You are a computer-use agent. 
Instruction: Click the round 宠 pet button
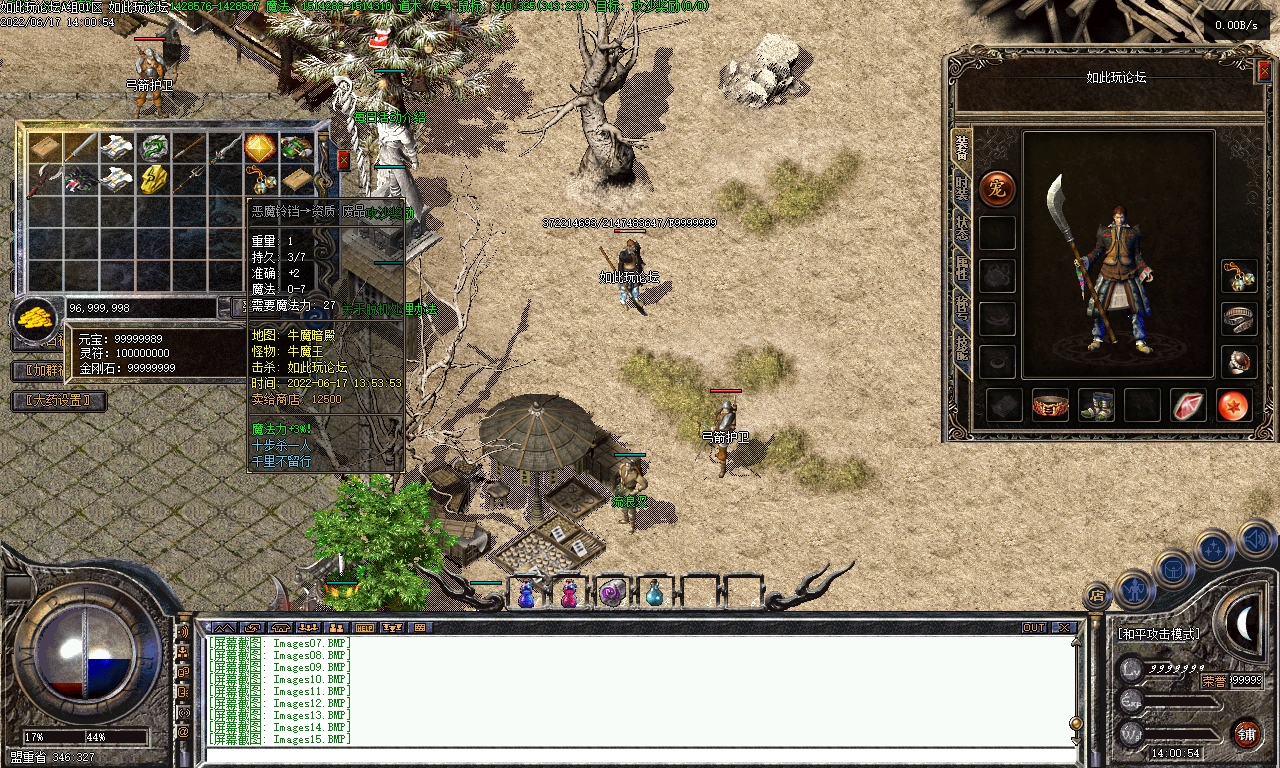point(997,188)
